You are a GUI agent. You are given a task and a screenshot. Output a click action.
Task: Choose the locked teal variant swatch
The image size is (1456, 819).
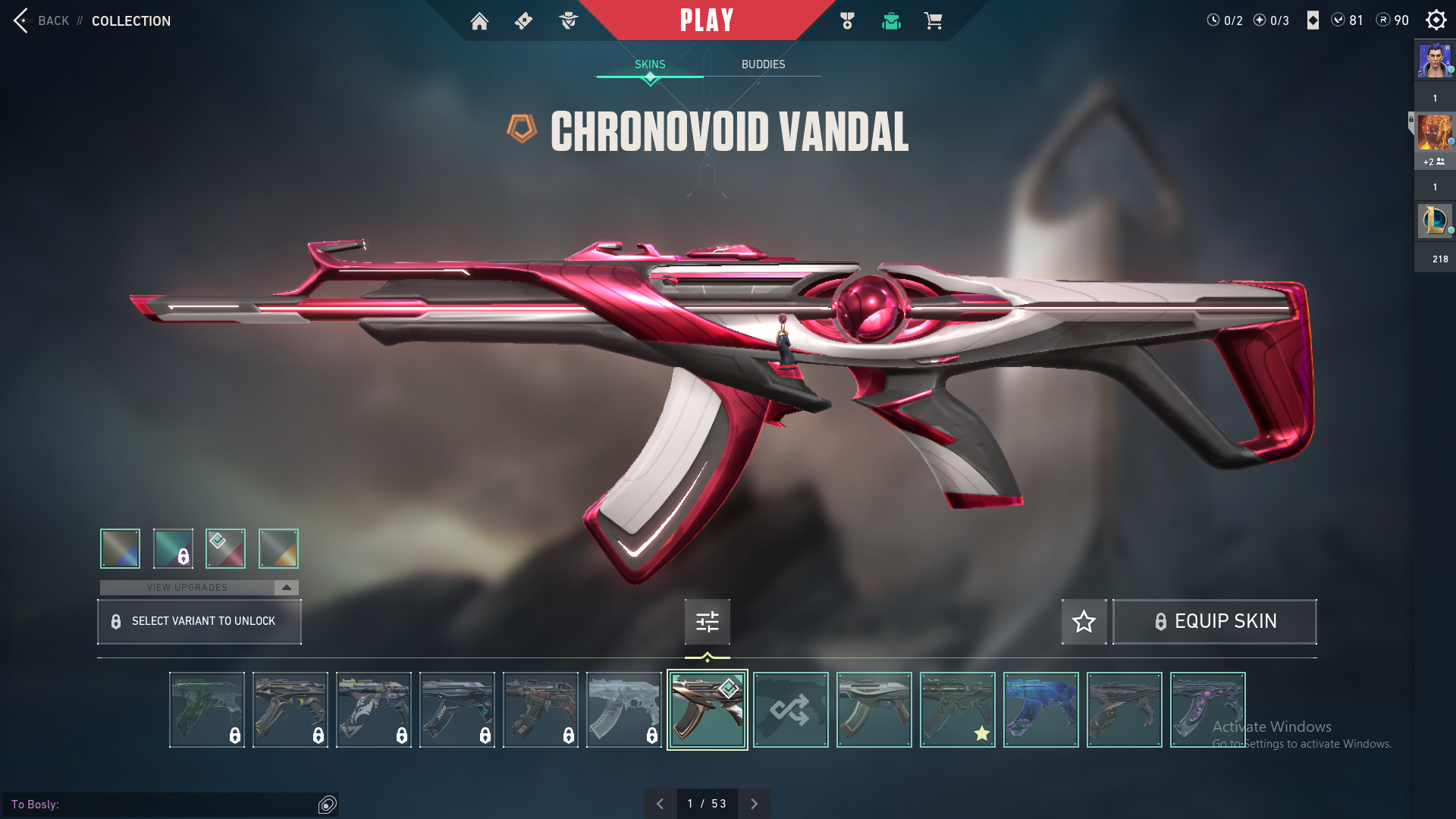[173, 548]
